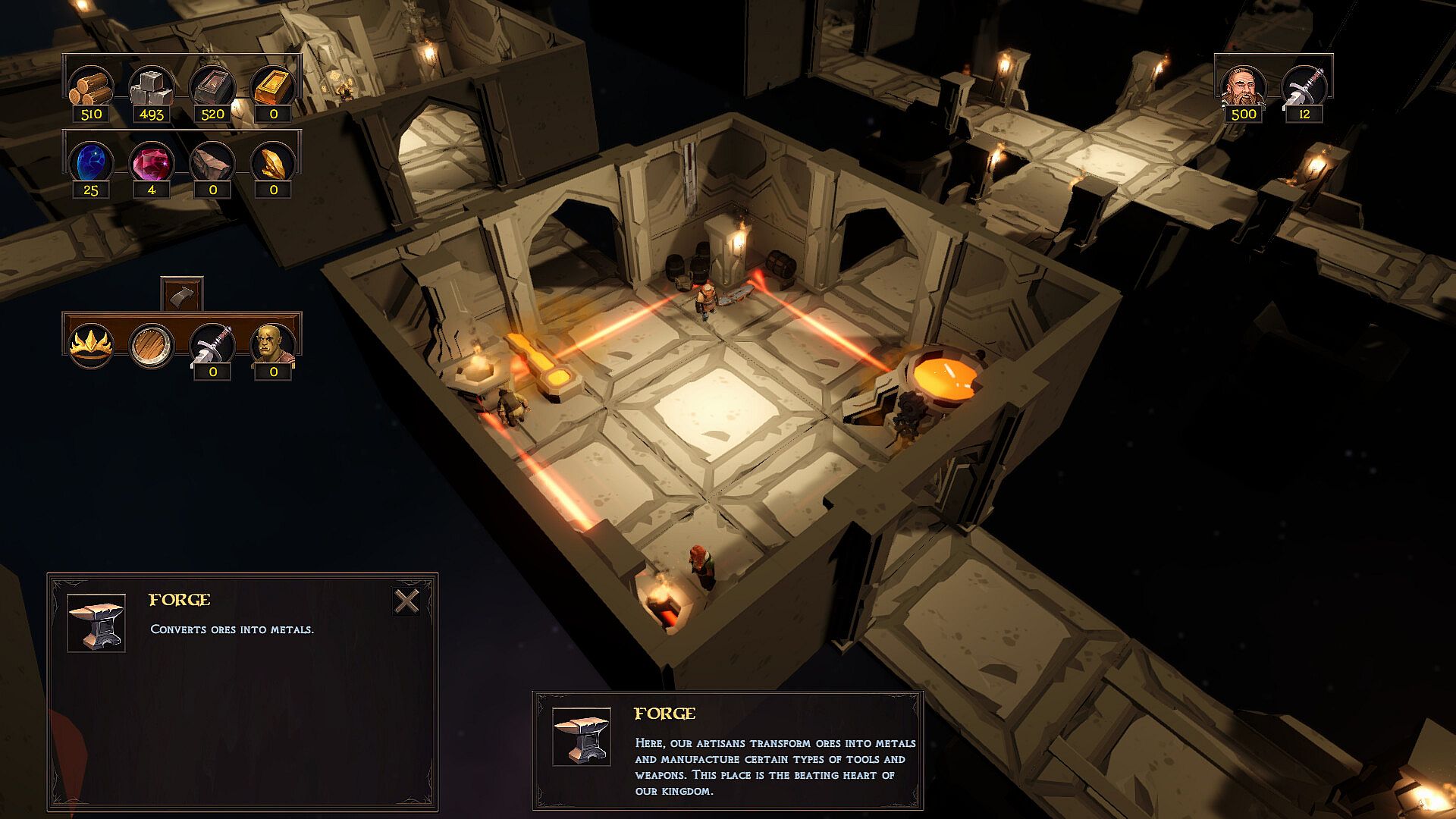Image resolution: width=1456 pixels, height=819 pixels.
Task: Click the curved arrow tab above the brown bar
Action: tap(182, 293)
